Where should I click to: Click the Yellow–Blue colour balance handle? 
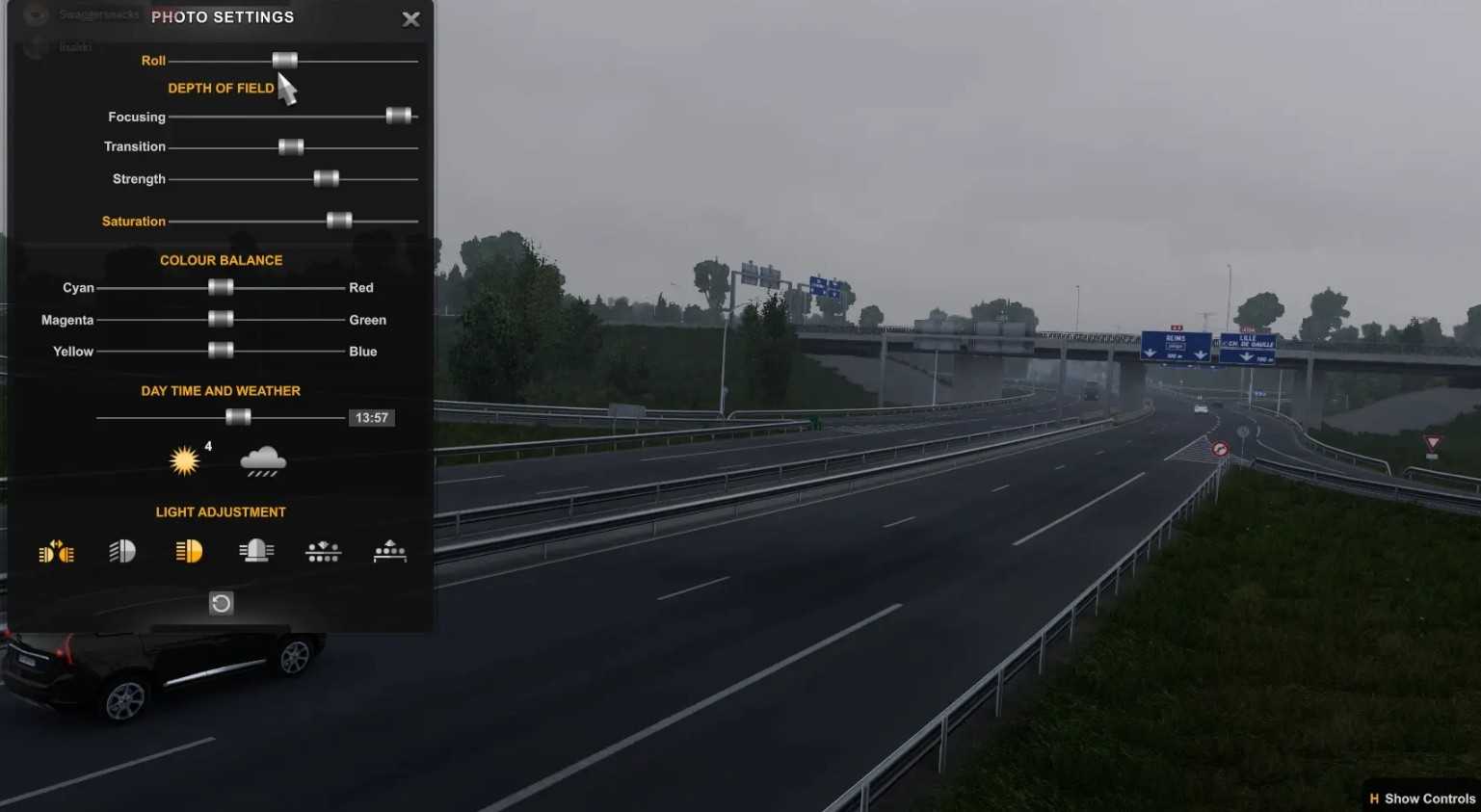tap(221, 351)
